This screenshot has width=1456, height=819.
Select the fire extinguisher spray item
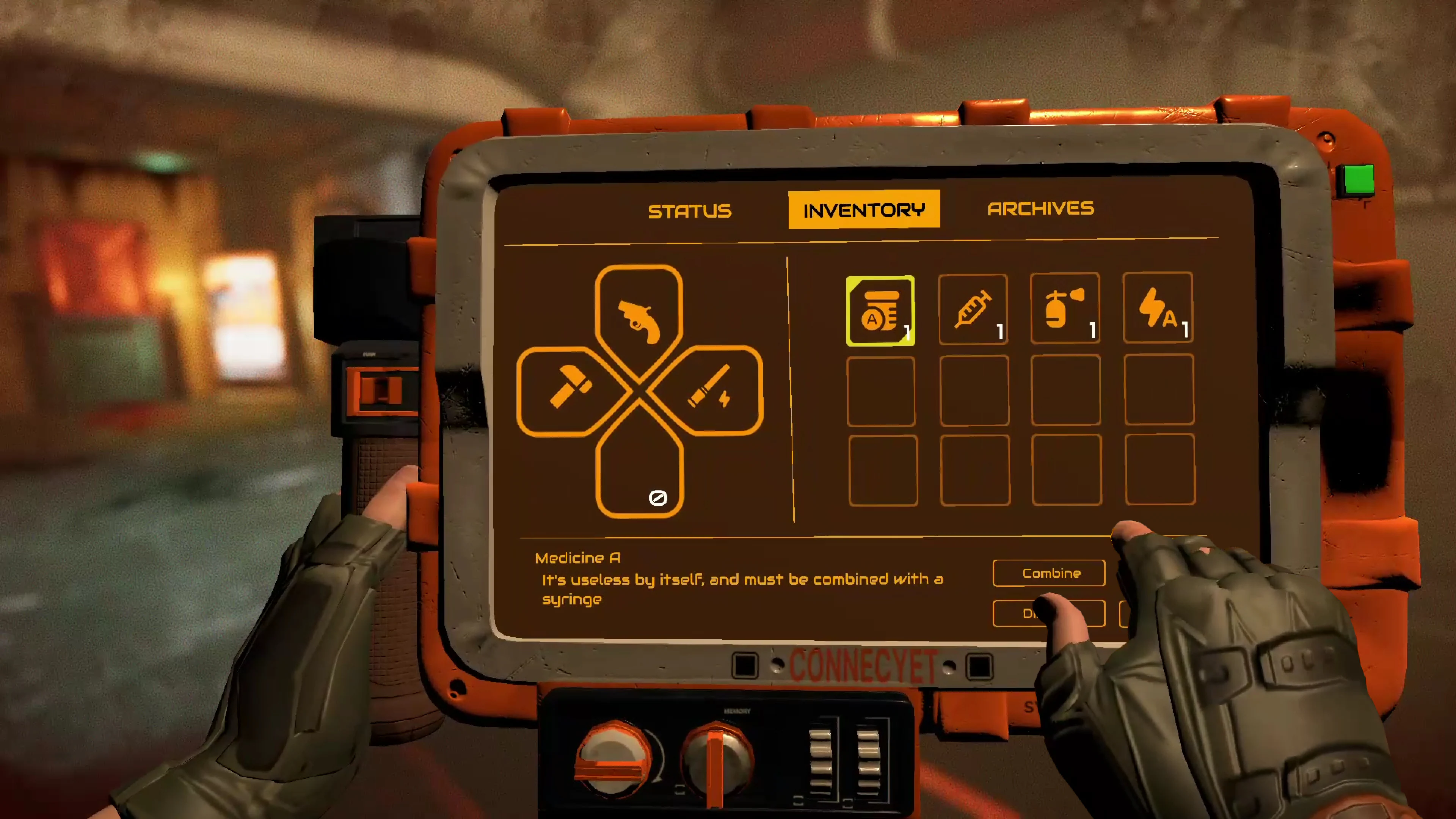tap(1065, 310)
